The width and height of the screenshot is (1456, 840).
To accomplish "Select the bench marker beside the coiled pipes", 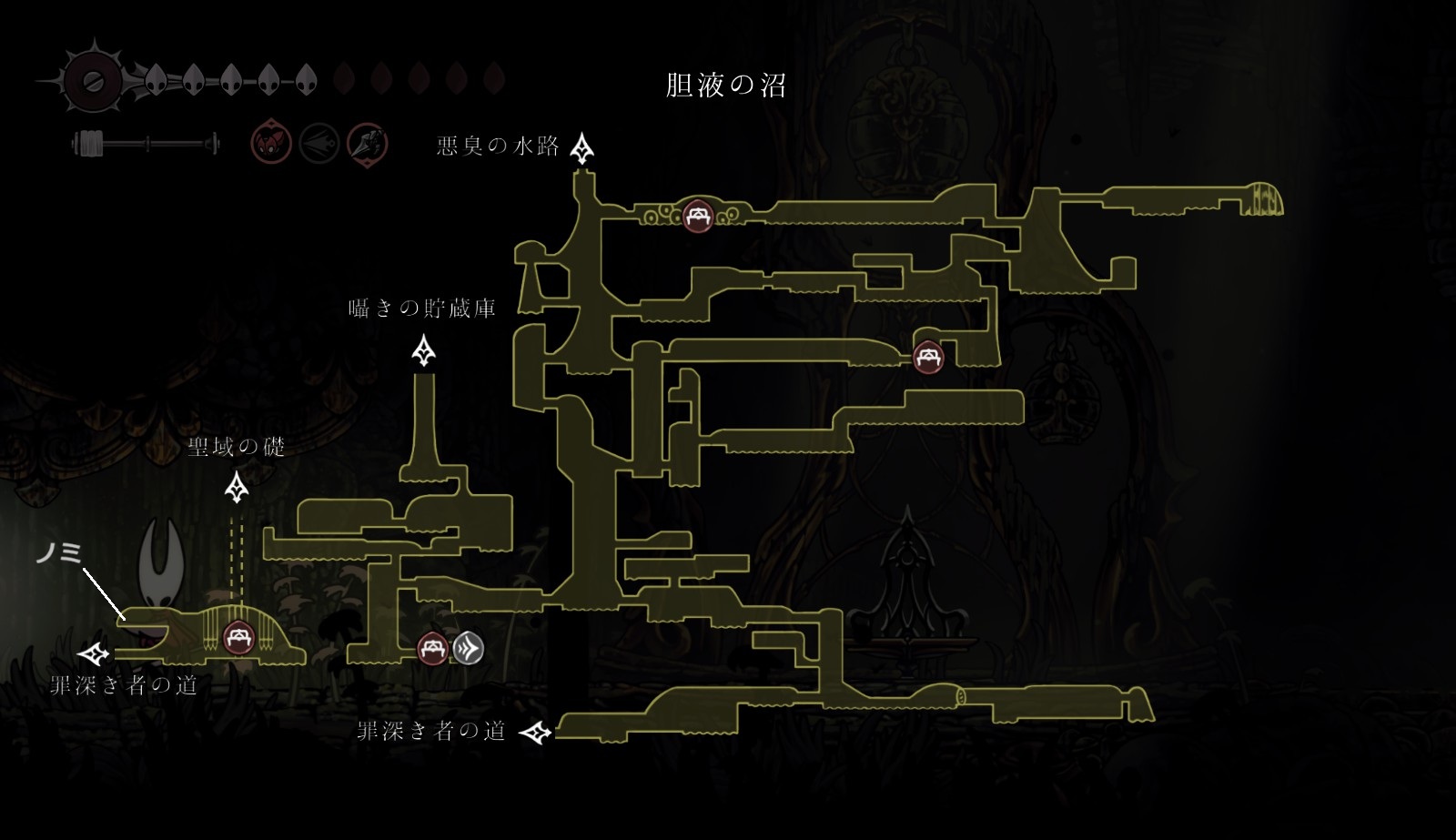I will pyautogui.click(x=698, y=217).
